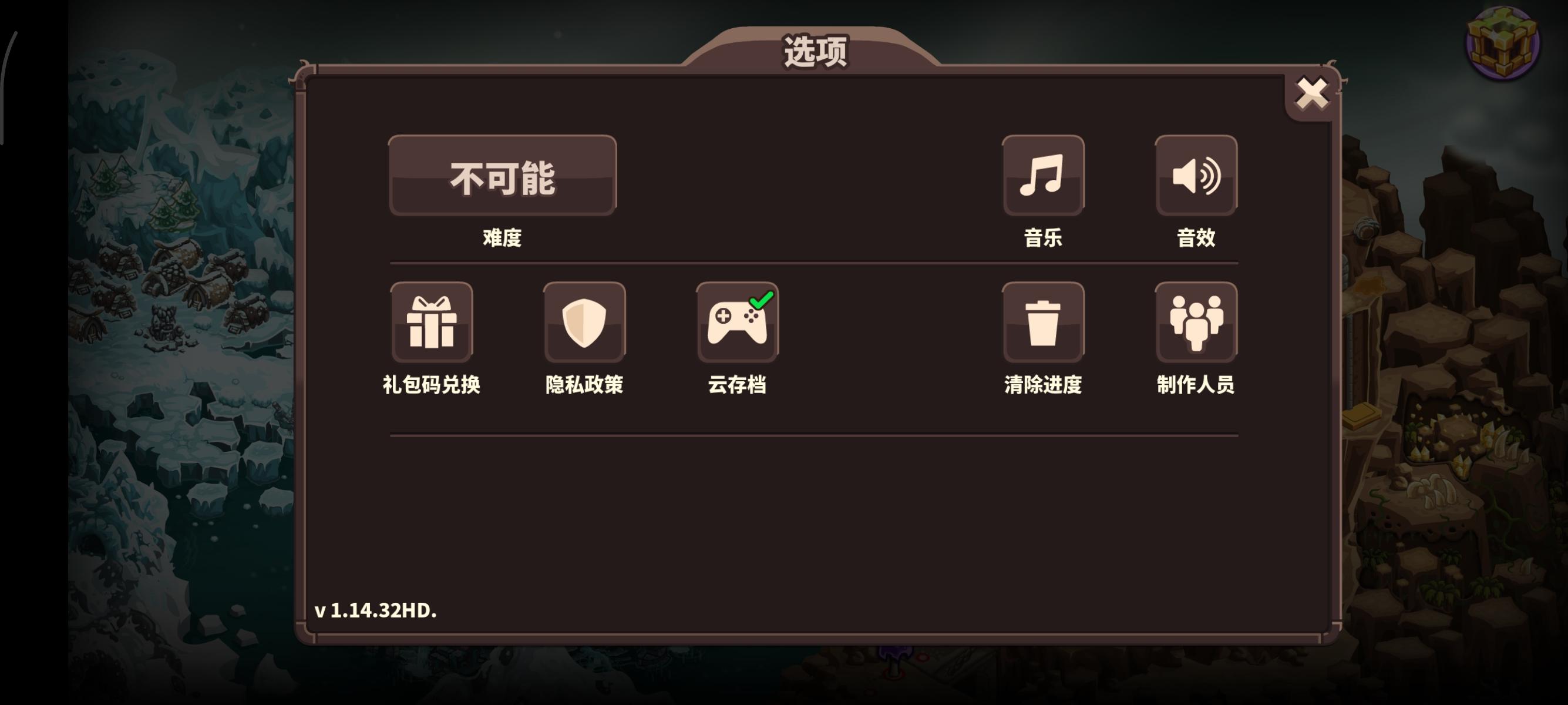Open the privacy policy menu entry
1568x705 pixels.
click(x=585, y=323)
